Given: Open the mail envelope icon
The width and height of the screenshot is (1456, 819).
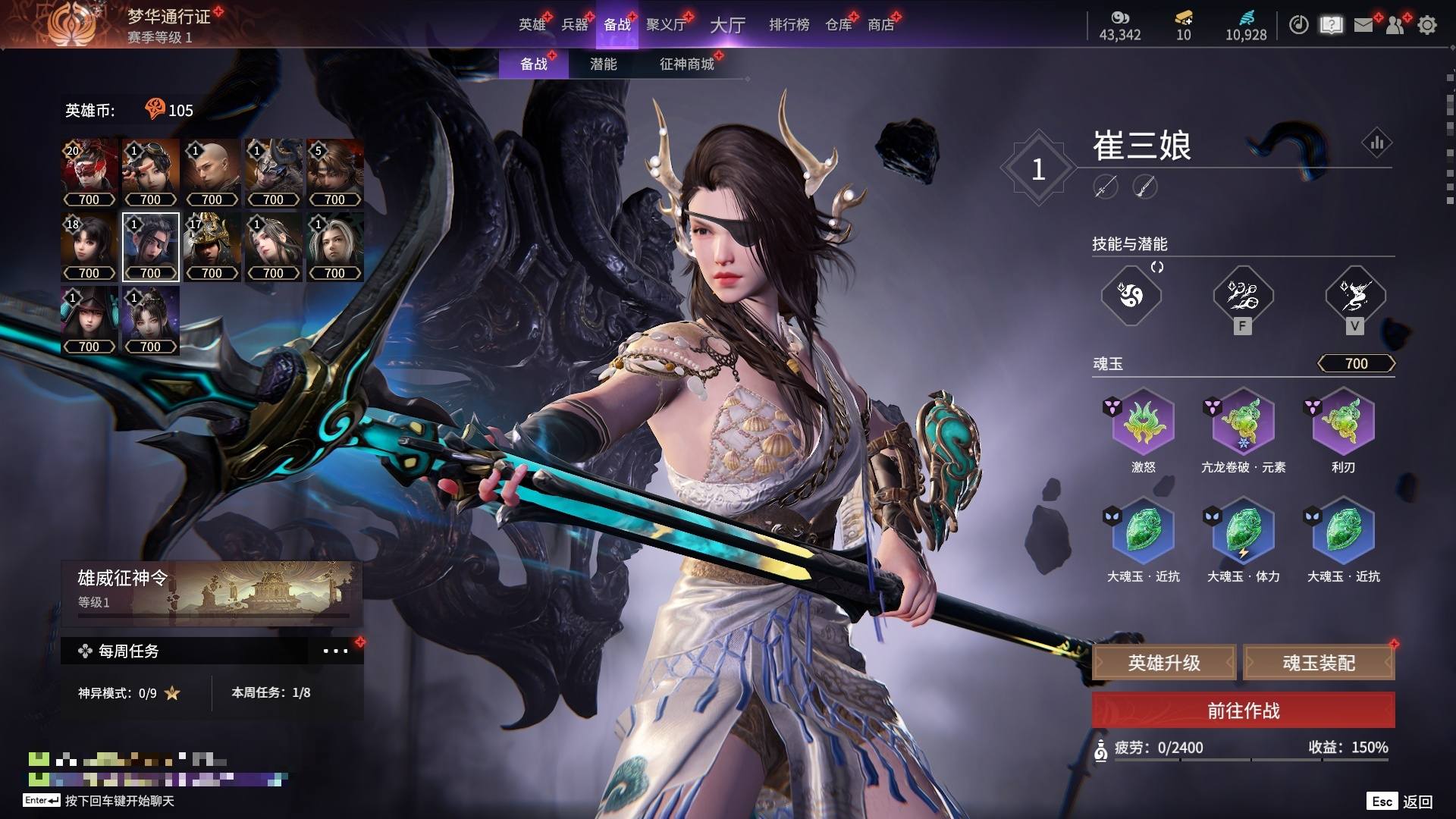Looking at the screenshot, I should pos(1363,25).
